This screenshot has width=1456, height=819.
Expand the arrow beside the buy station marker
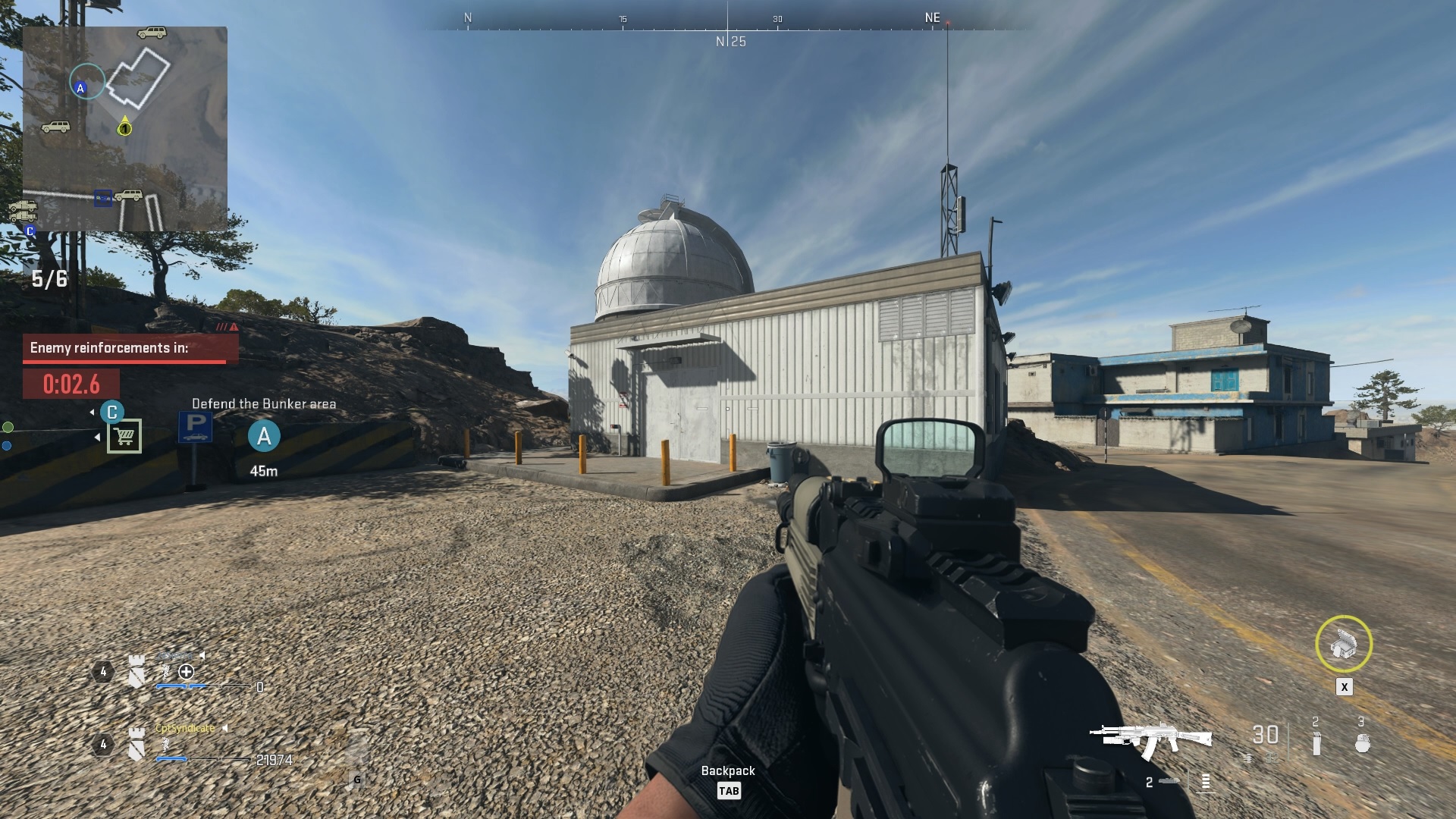(x=97, y=438)
